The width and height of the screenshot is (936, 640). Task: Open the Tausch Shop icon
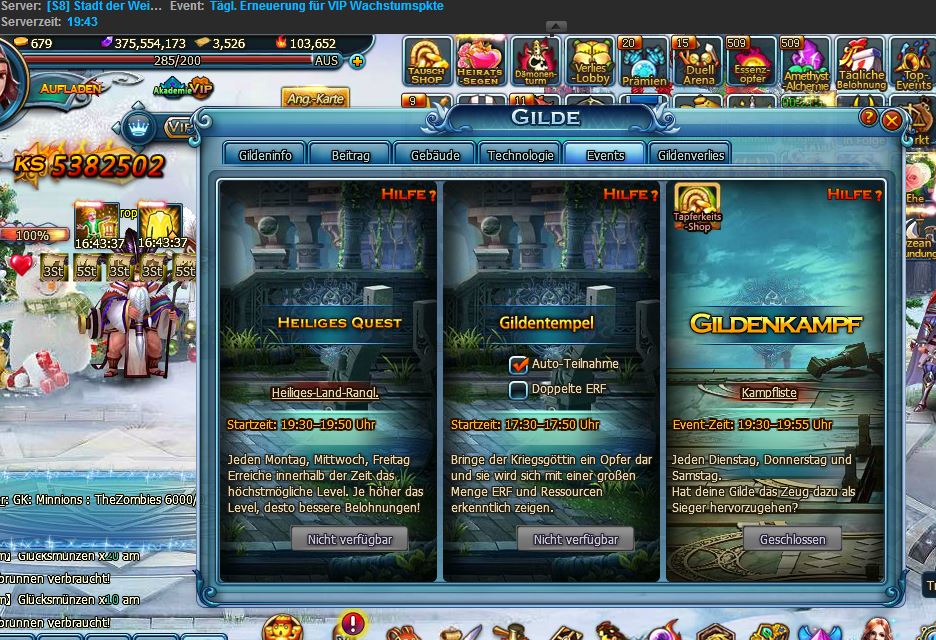(427, 62)
